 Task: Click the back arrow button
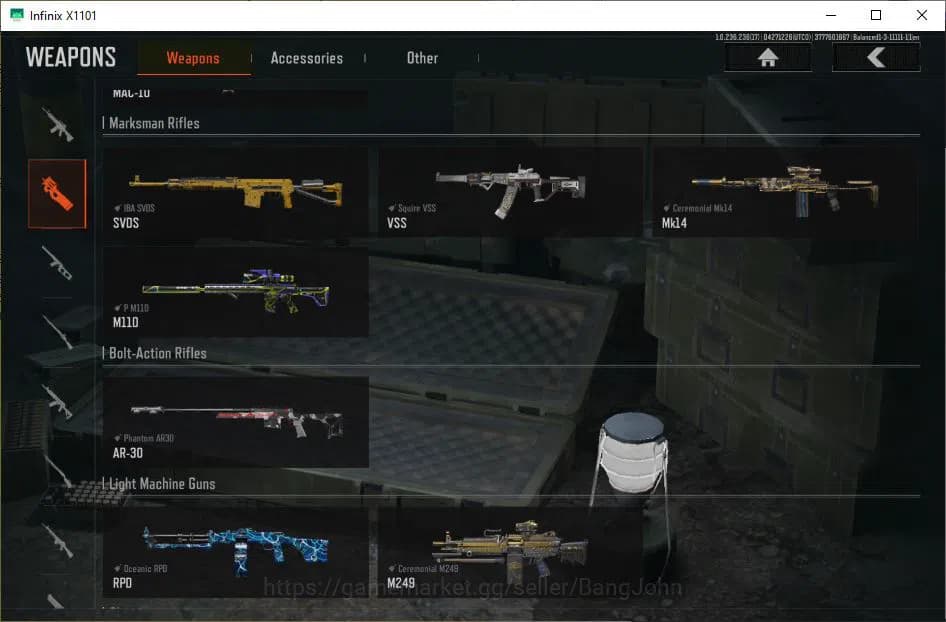click(876, 58)
